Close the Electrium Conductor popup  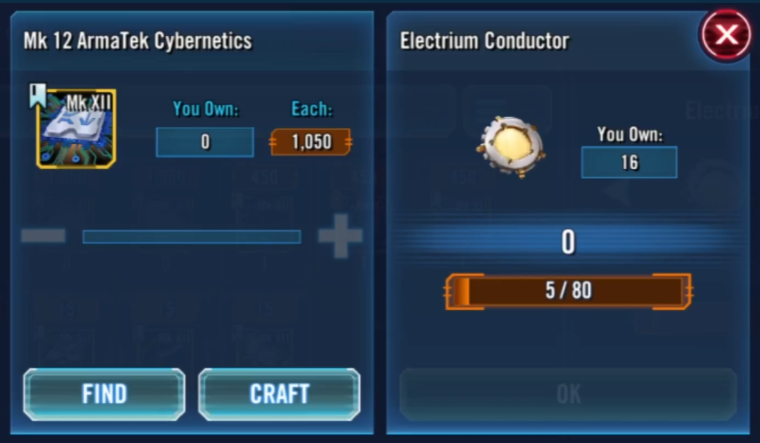[x=726, y=36]
